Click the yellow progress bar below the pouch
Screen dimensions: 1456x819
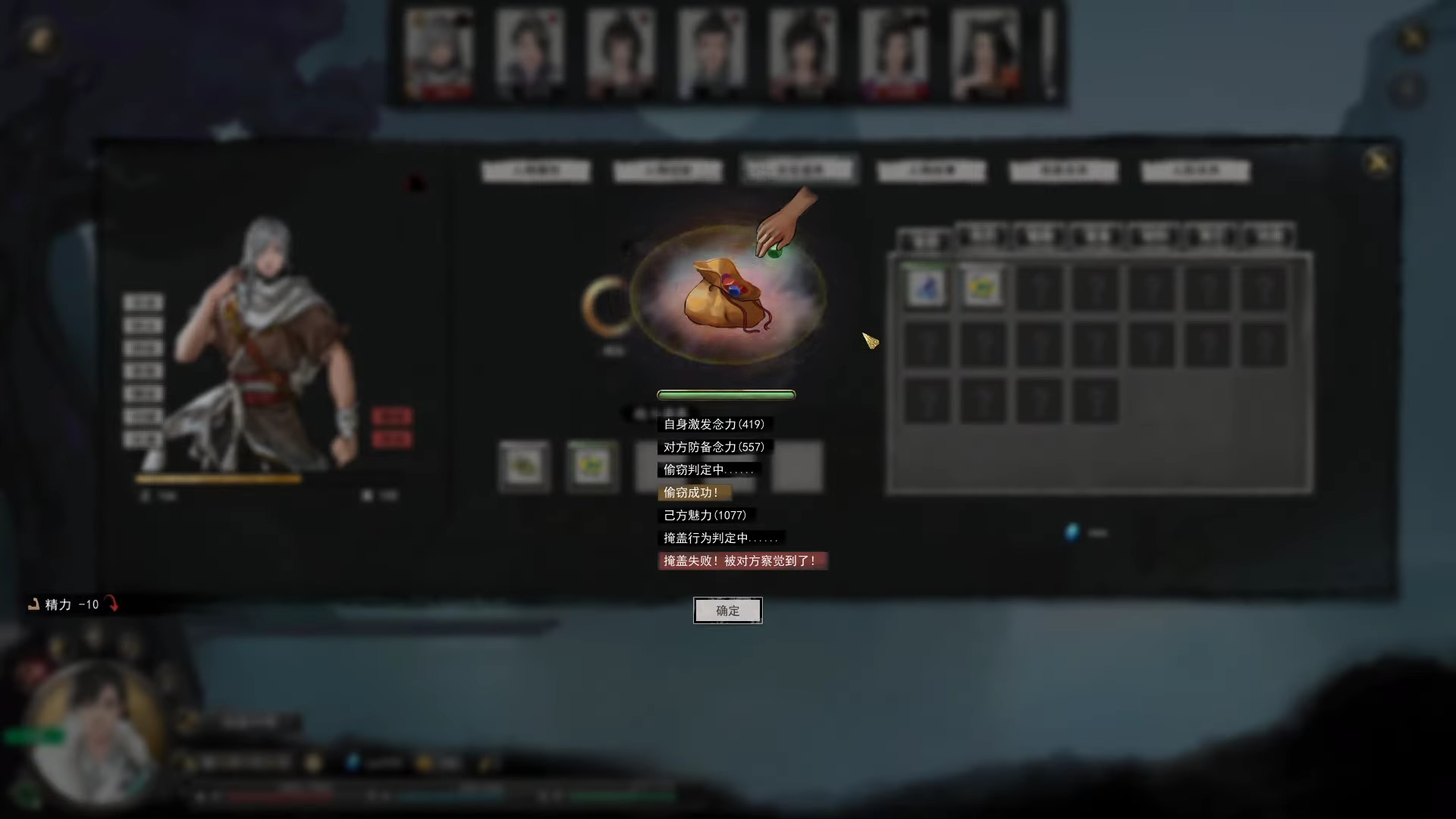pos(726,394)
